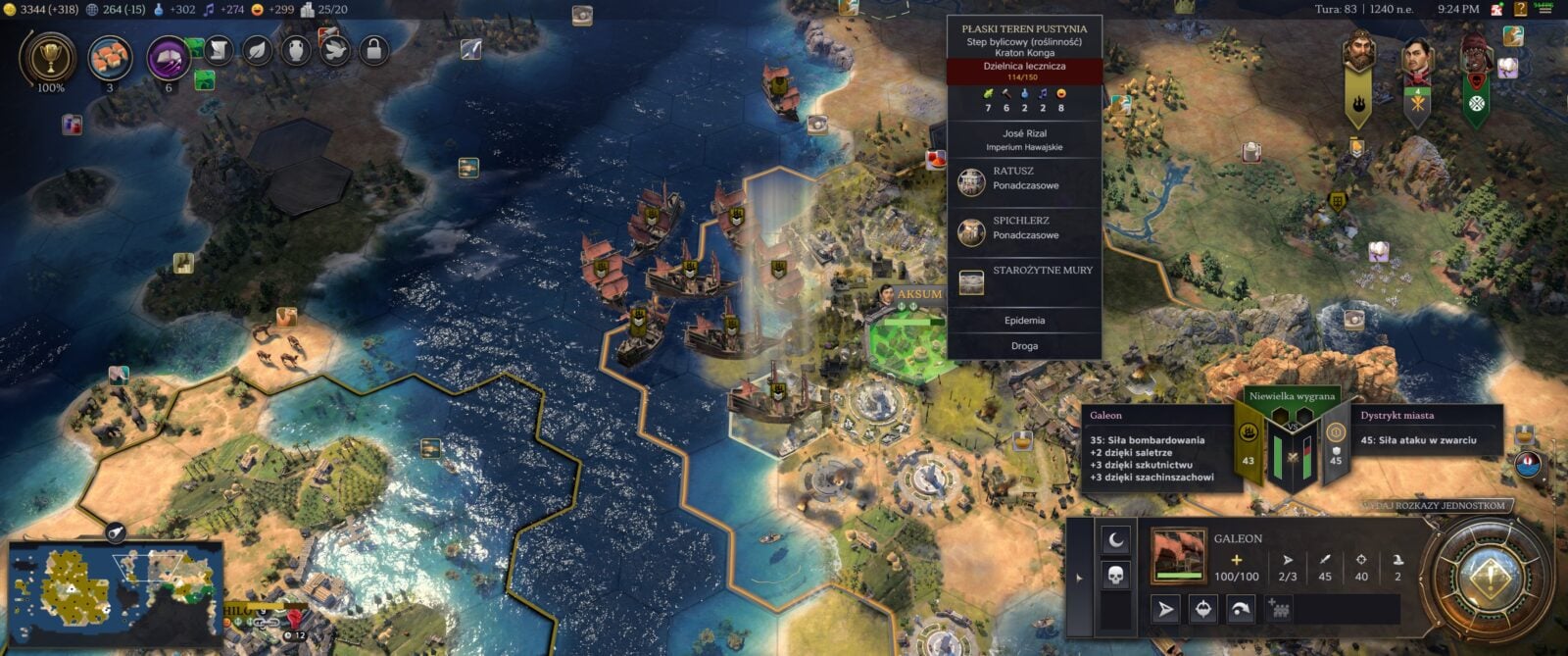Open the hamburger main menu
This screenshot has height=656, width=1568.
click(1545, 9)
